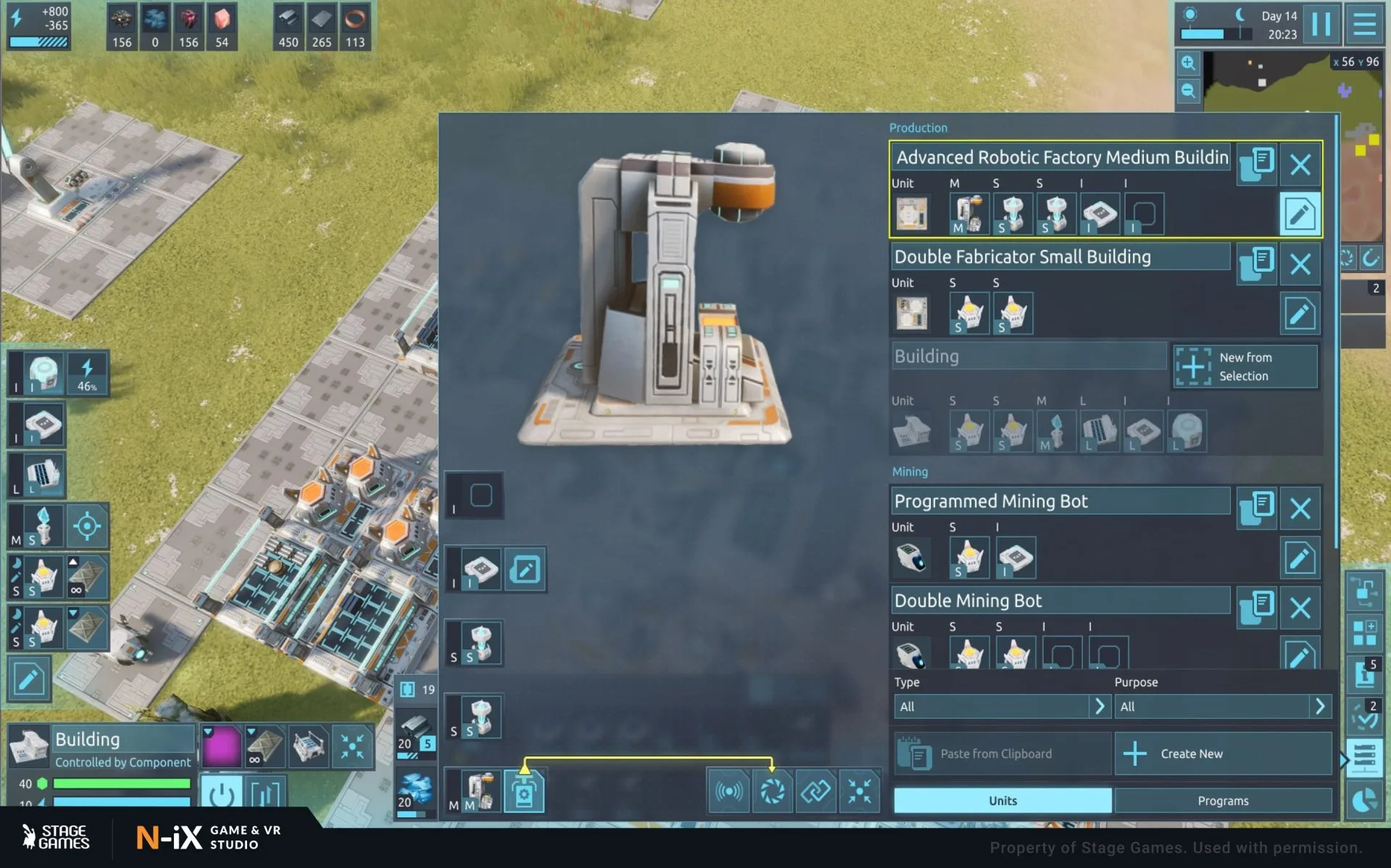Screen dimensions: 1391x868
Task: Select the Units tab
Action: pyautogui.click(x=1003, y=801)
